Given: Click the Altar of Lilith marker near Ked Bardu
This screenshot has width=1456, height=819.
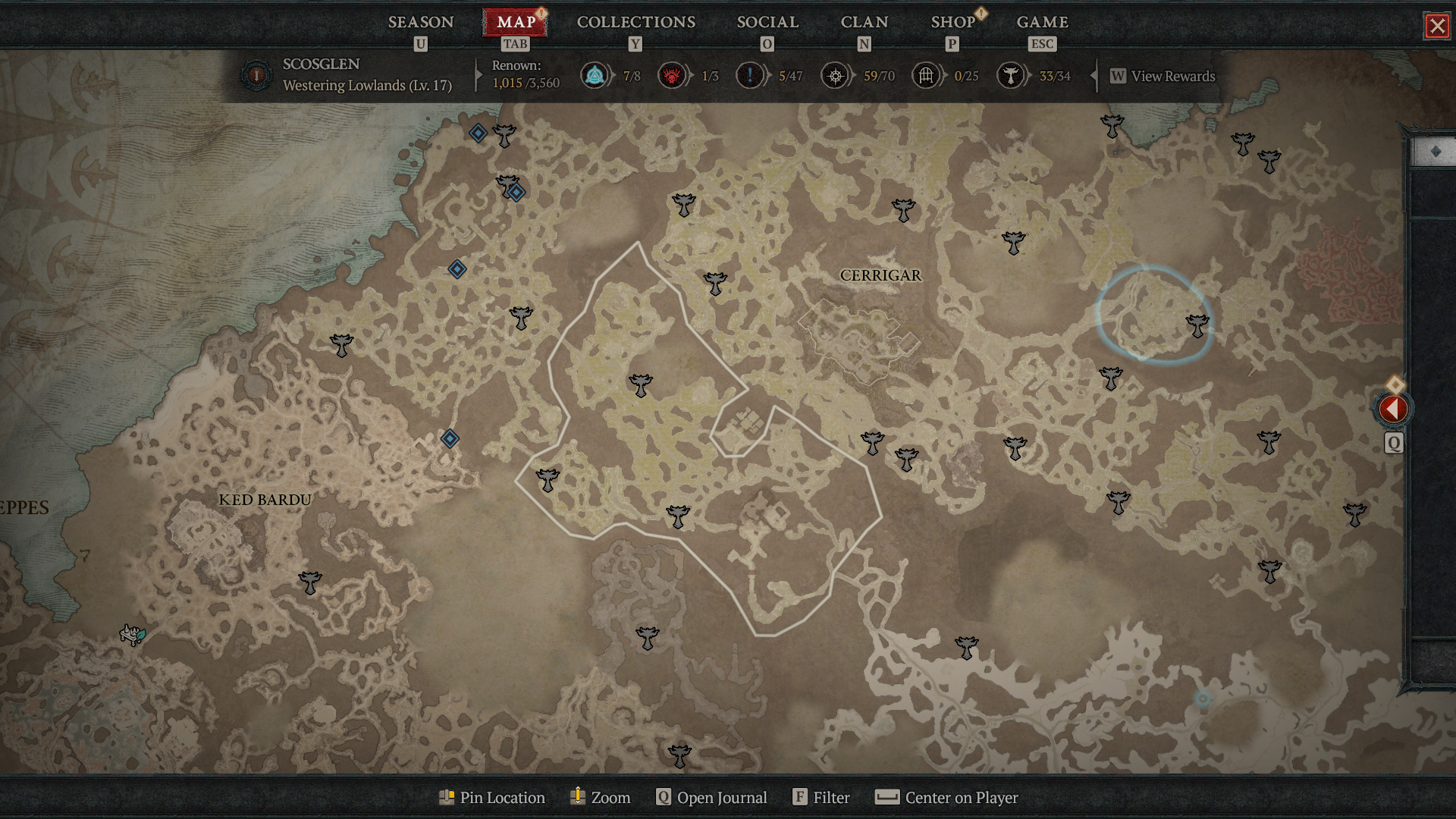Looking at the screenshot, I should [x=309, y=581].
